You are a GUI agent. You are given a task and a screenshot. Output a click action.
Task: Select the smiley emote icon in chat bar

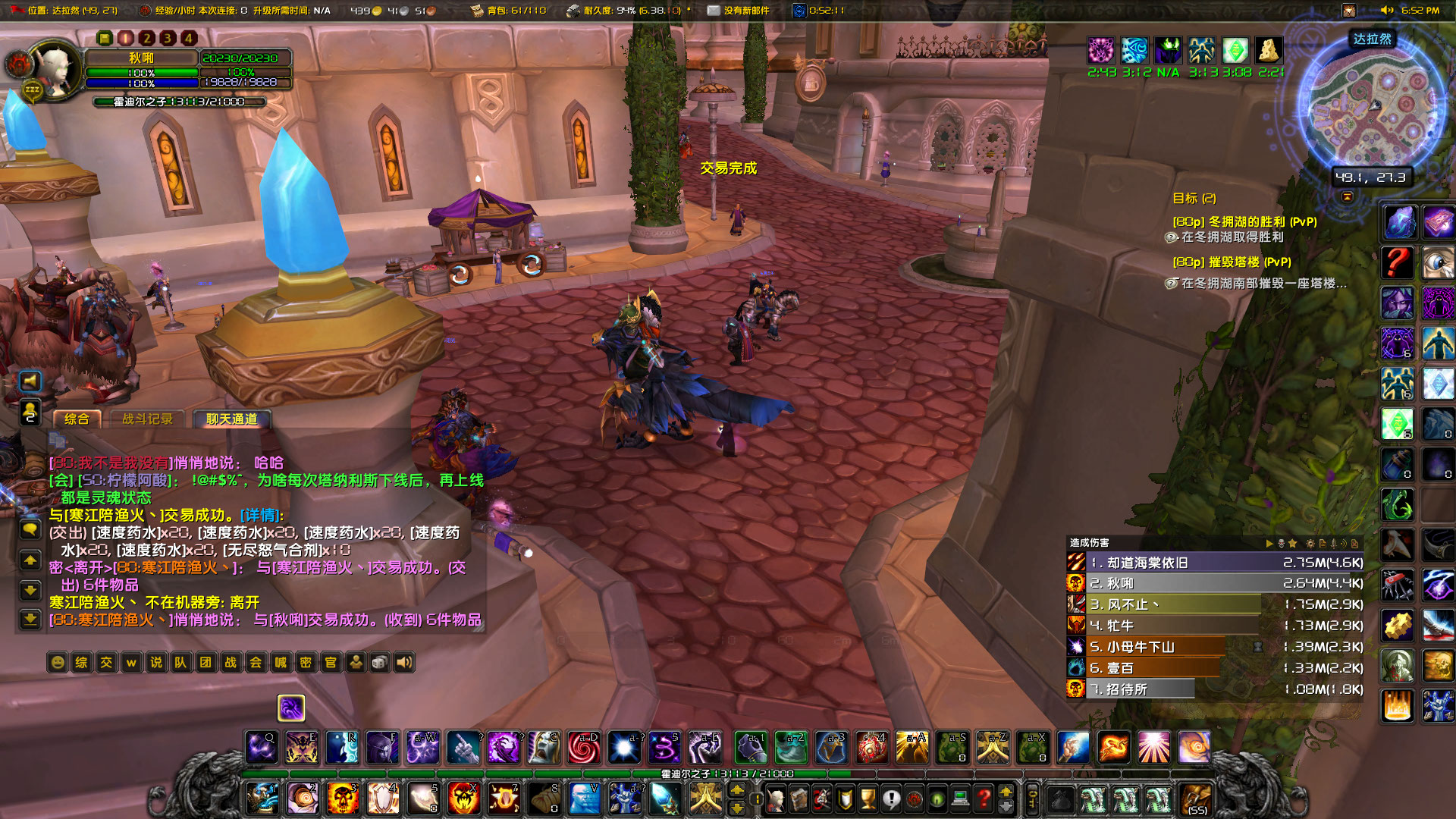click(58, 663)
